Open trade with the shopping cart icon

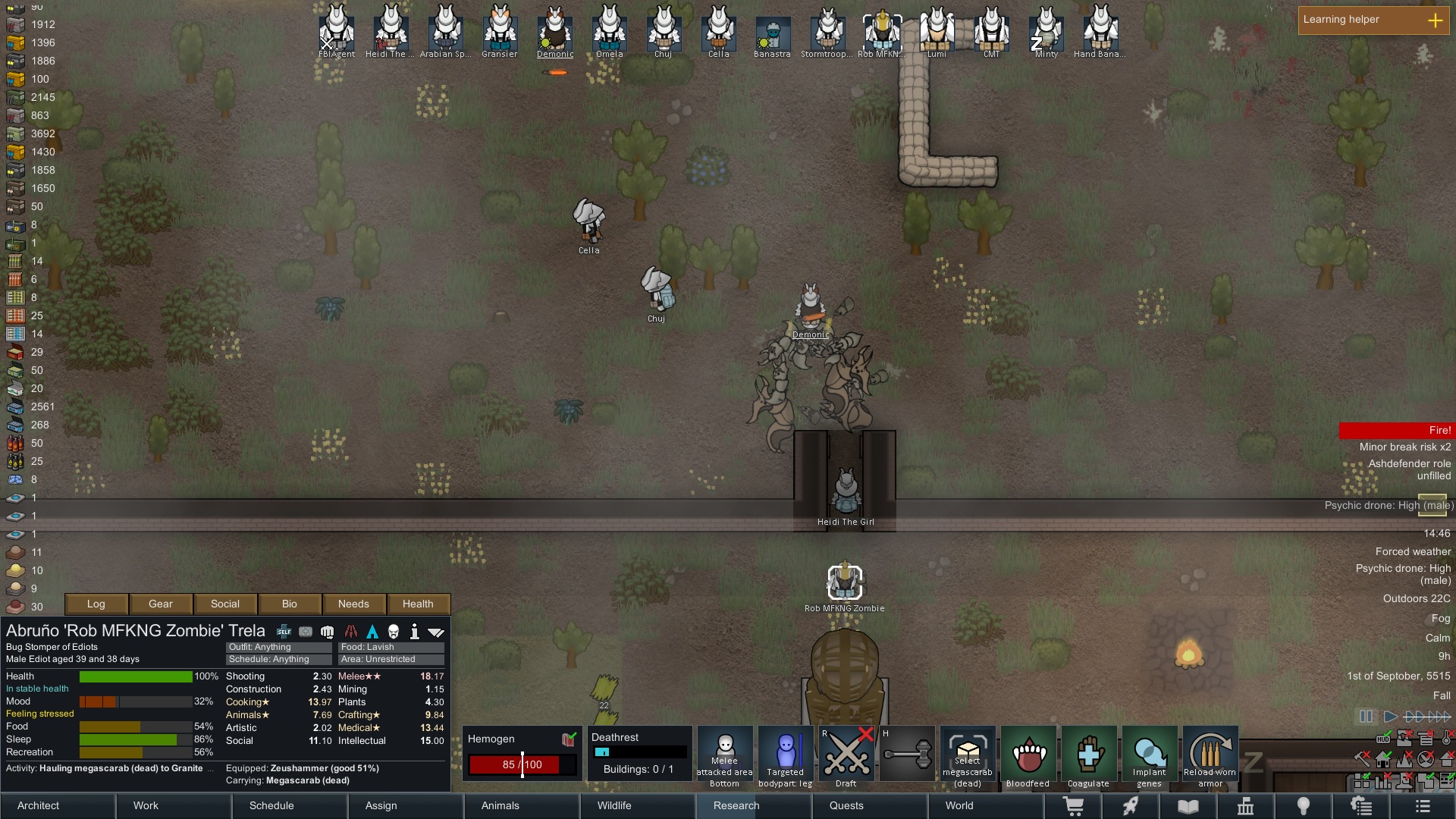click(x=1073, y=806)
